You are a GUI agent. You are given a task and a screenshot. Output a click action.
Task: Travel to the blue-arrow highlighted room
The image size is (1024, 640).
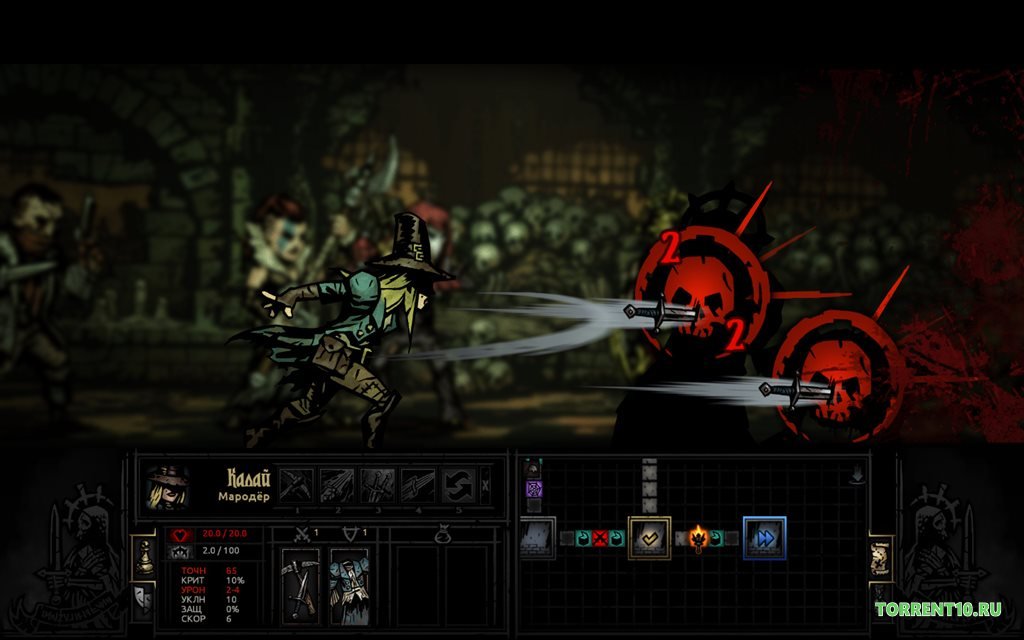(764, 537)
